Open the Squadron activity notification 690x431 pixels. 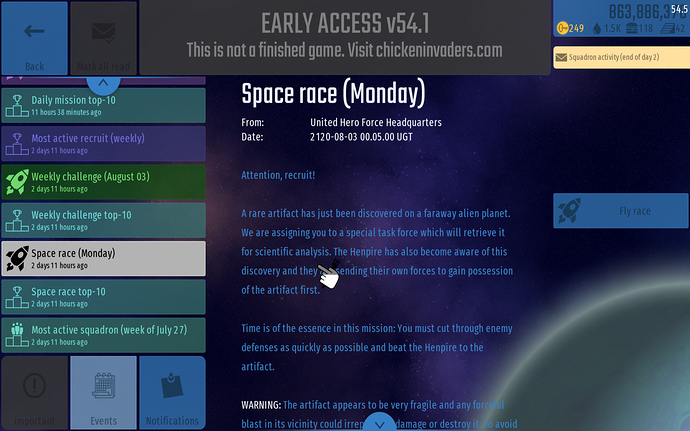coord(621,58)
